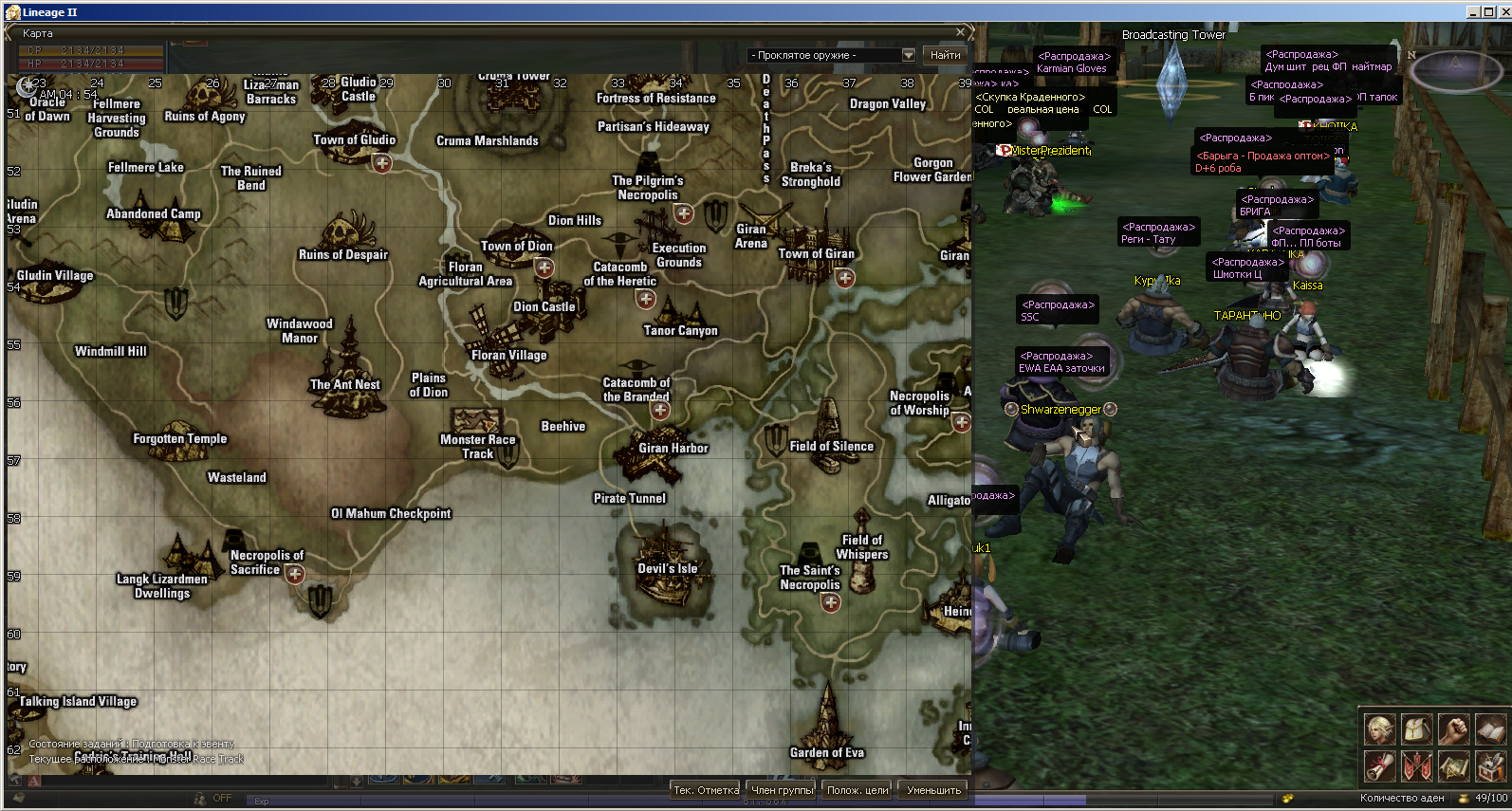Image resolution: width=1512 pixels, height=811 pixels.
Task: Click the Найти search button
Action: (x=945, y=55)
